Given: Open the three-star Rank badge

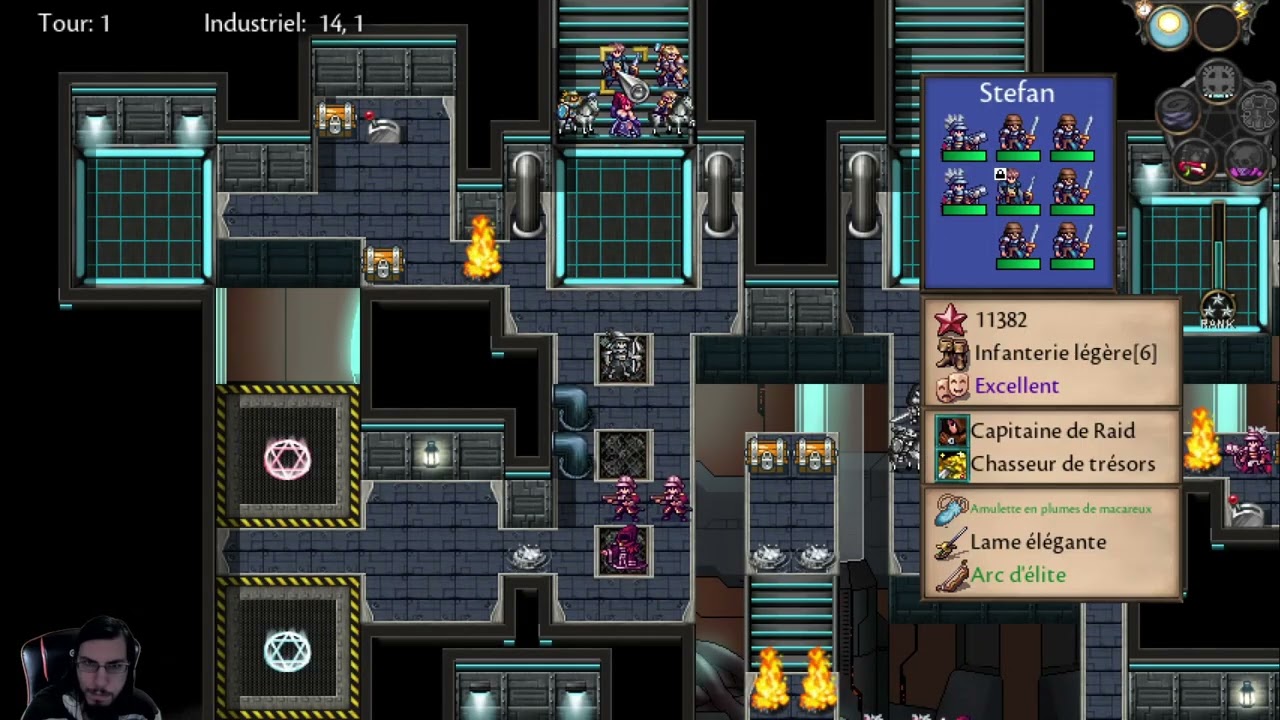Looking at the screenshot, I should [x=1217, y=310].
